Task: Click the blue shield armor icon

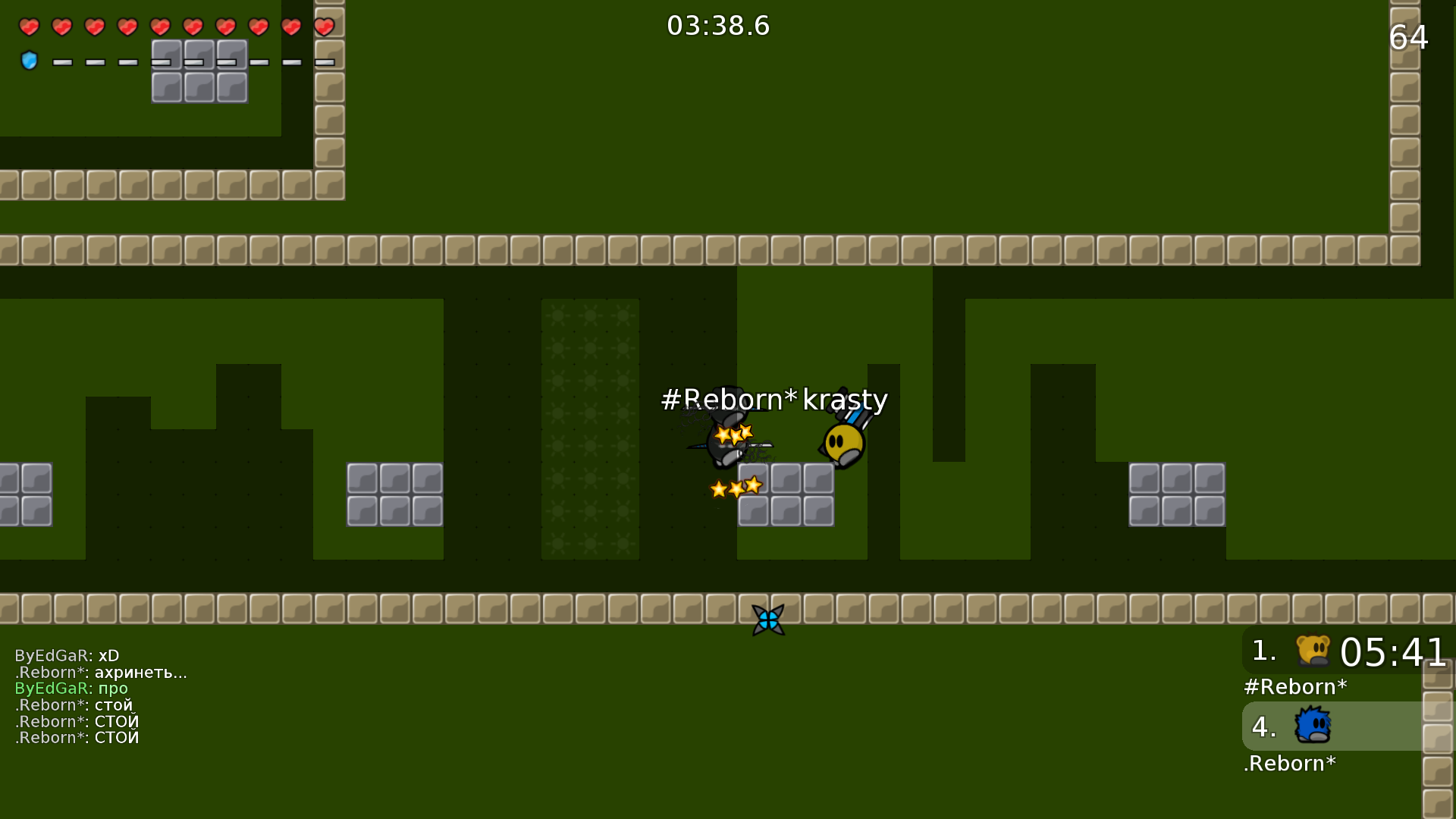Action: pyautogui.click(x=29, y=61)
